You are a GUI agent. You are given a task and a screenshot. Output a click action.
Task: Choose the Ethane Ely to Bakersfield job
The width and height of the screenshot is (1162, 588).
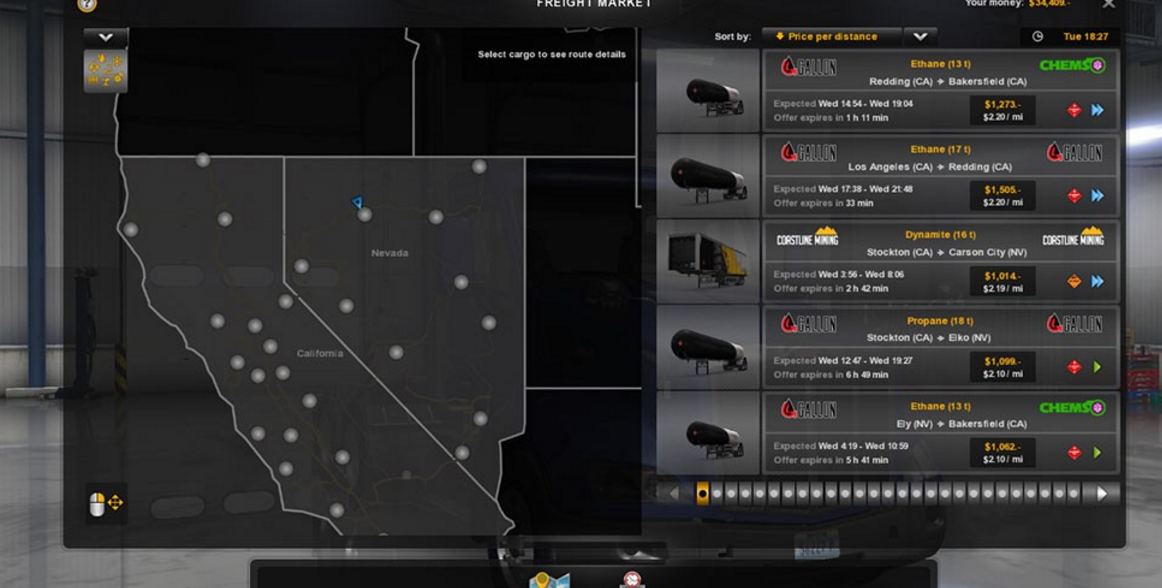(940, 432)
